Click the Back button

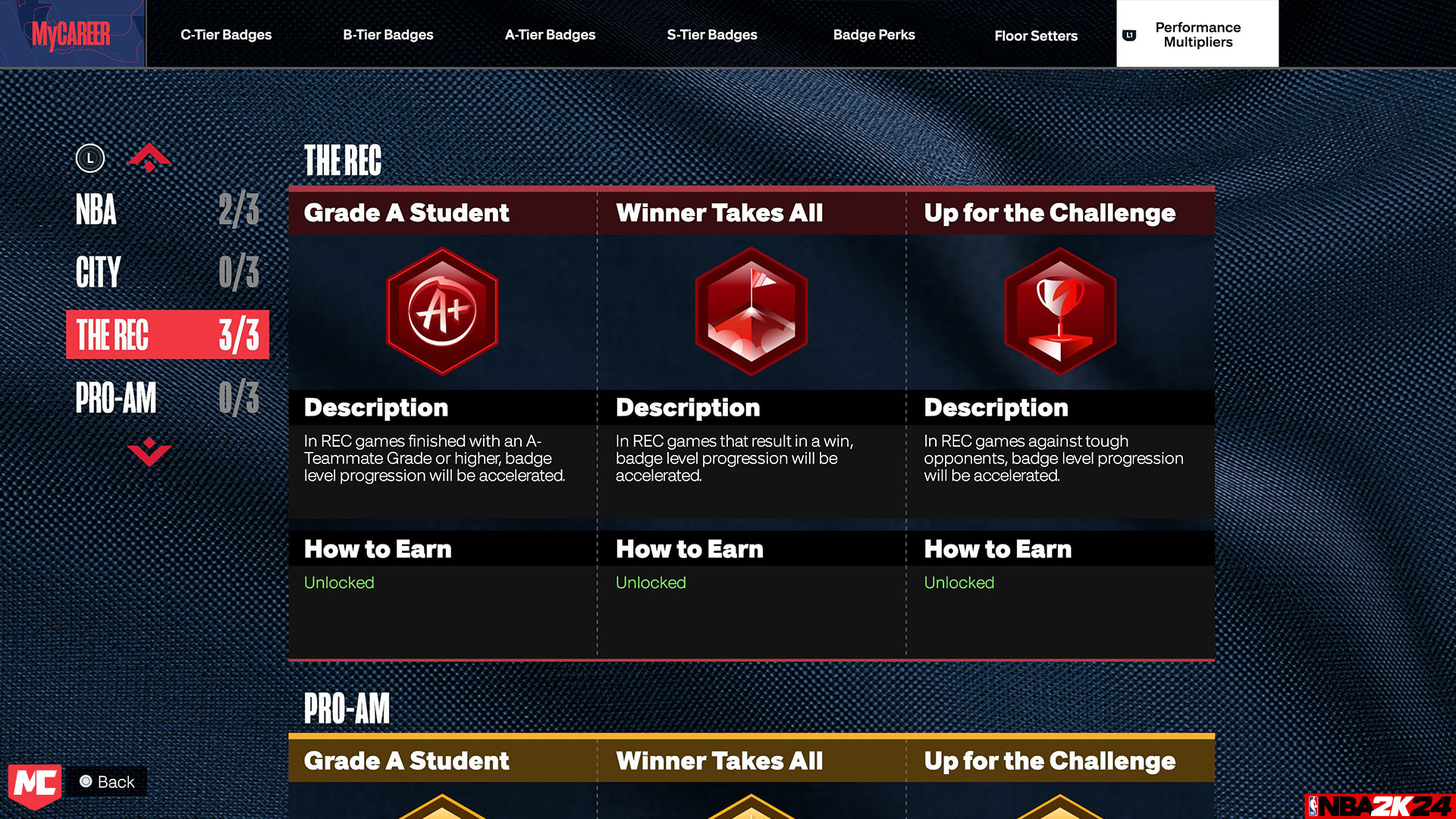(x=106, y=782)
